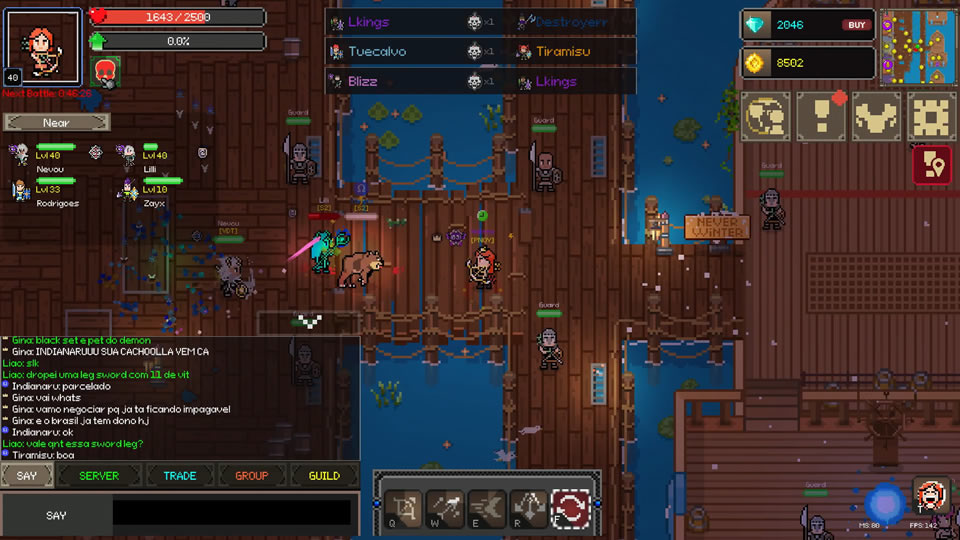This screenshot has height=540, width=960.
Task: Open the armor equipment menu
Action: point(876,116)
